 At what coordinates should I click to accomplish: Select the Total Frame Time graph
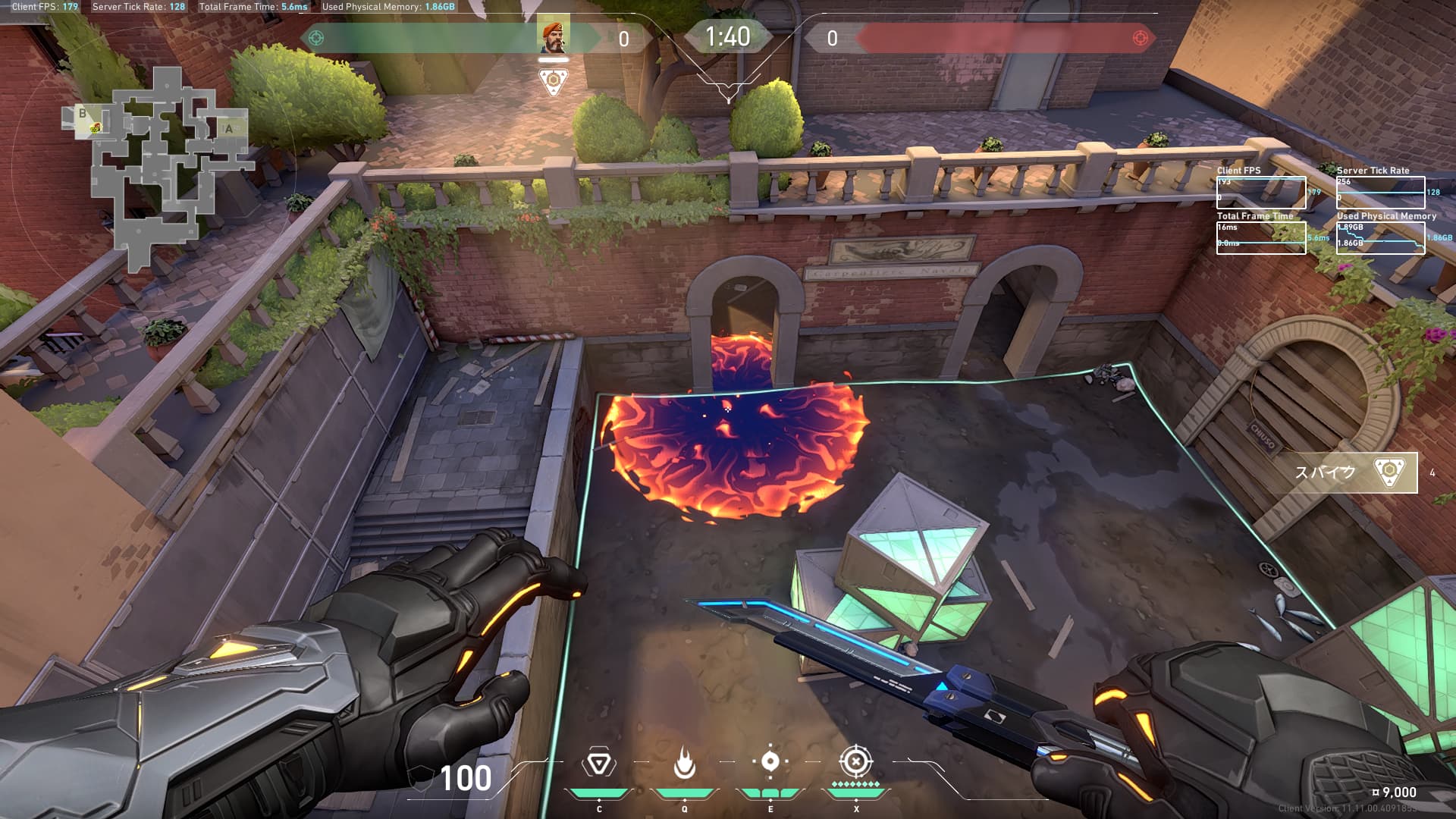point(1260,237)
